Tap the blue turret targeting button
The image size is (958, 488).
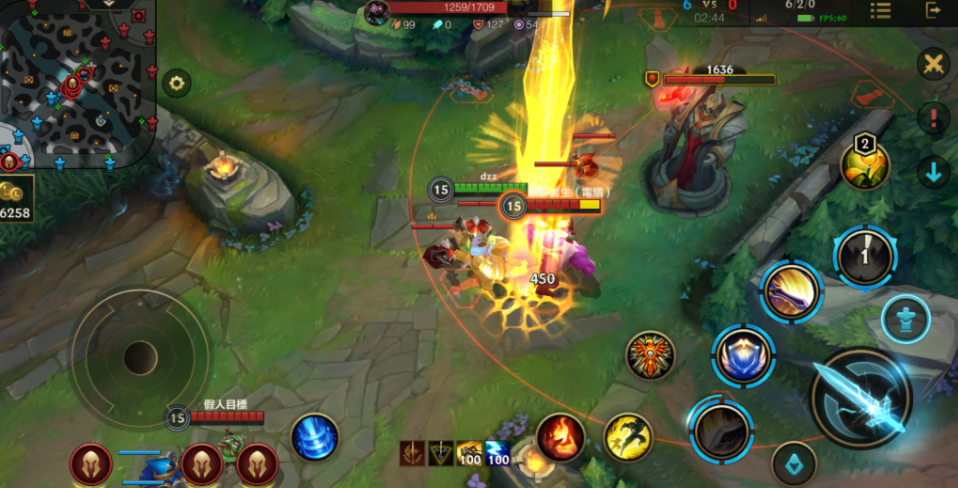906,320
